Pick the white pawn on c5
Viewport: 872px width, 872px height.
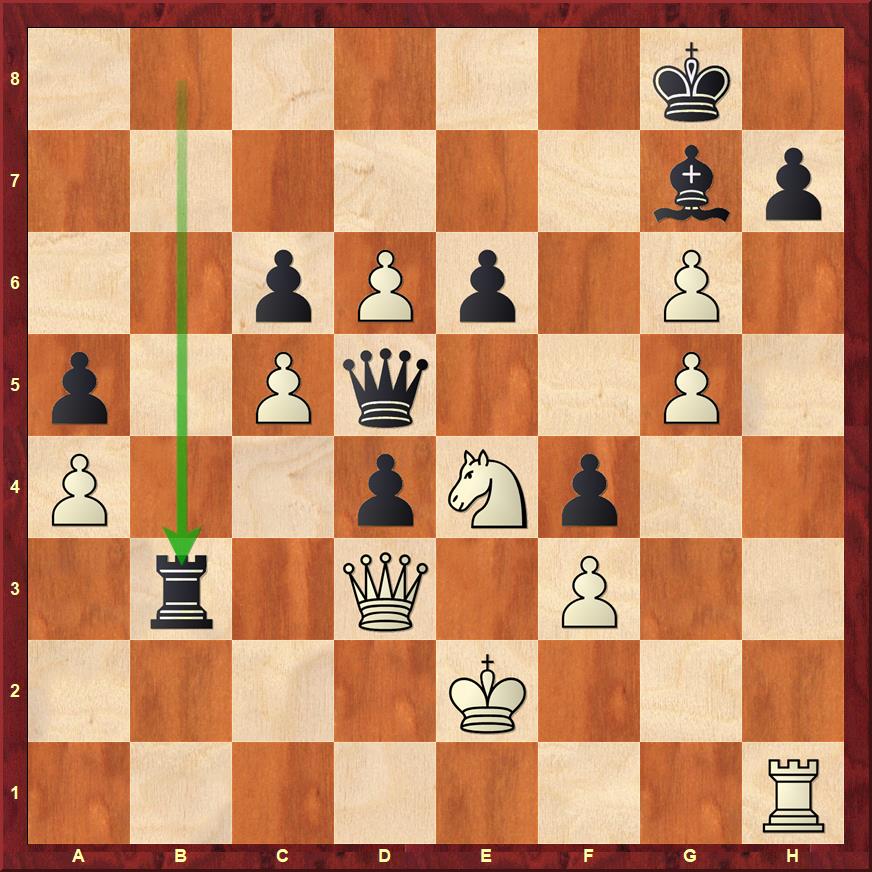(x=283, y=386)
